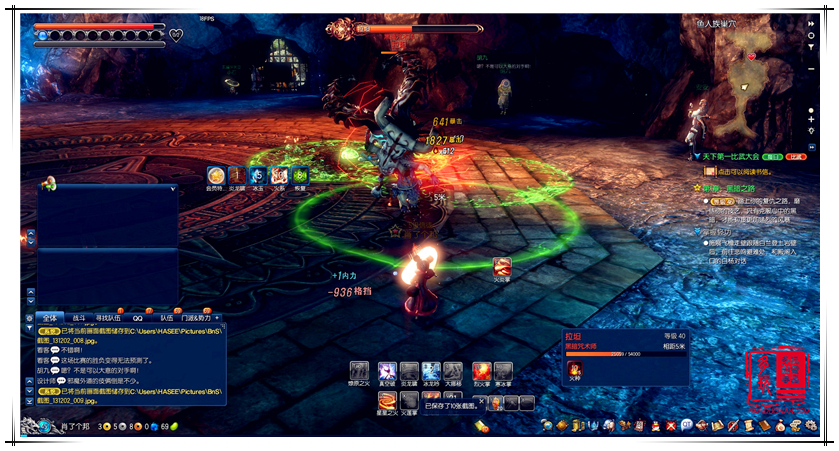
Task: Switch to the QQ chat tab
Action: (x=138, y=318)
